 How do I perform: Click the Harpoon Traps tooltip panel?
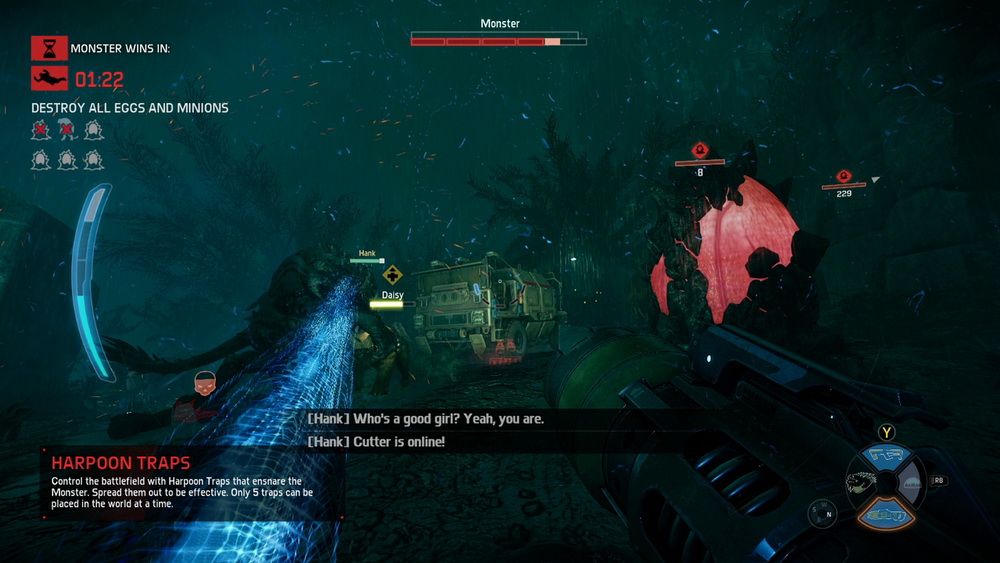pos(192,484)
